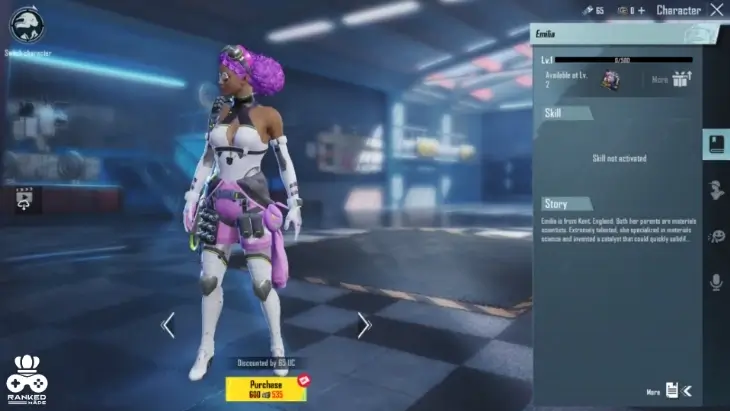Show the previous character with left arrow
The height and width of the screenshot is (411, 730).
click(x=168, y=325)
